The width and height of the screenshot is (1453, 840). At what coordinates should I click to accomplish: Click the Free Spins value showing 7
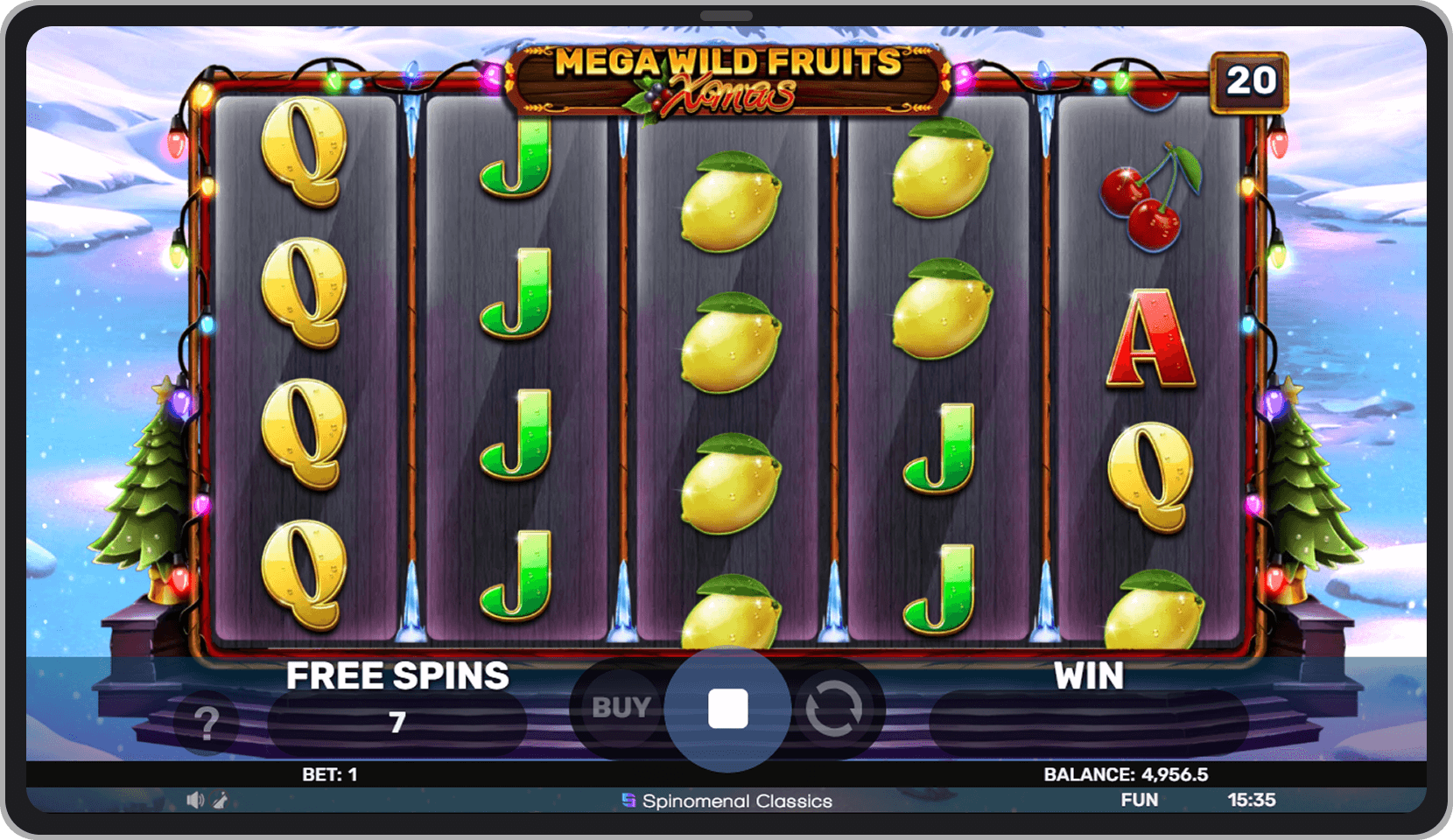click(x=399, y=721)
